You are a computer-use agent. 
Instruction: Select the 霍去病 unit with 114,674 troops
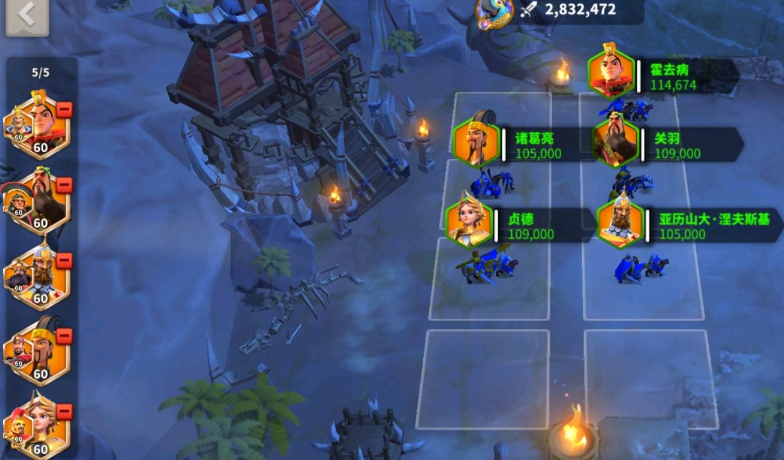(x=612, y=74)
